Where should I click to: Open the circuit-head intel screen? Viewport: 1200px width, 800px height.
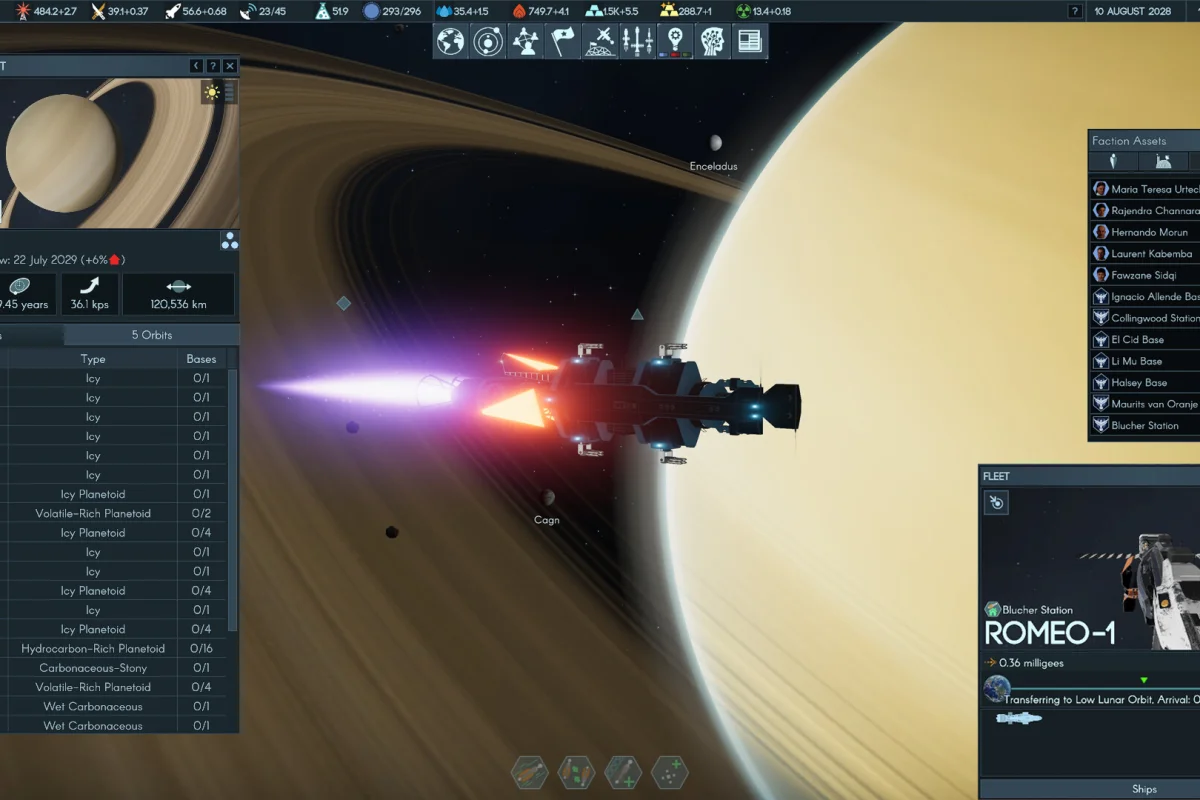pos(711,41)
